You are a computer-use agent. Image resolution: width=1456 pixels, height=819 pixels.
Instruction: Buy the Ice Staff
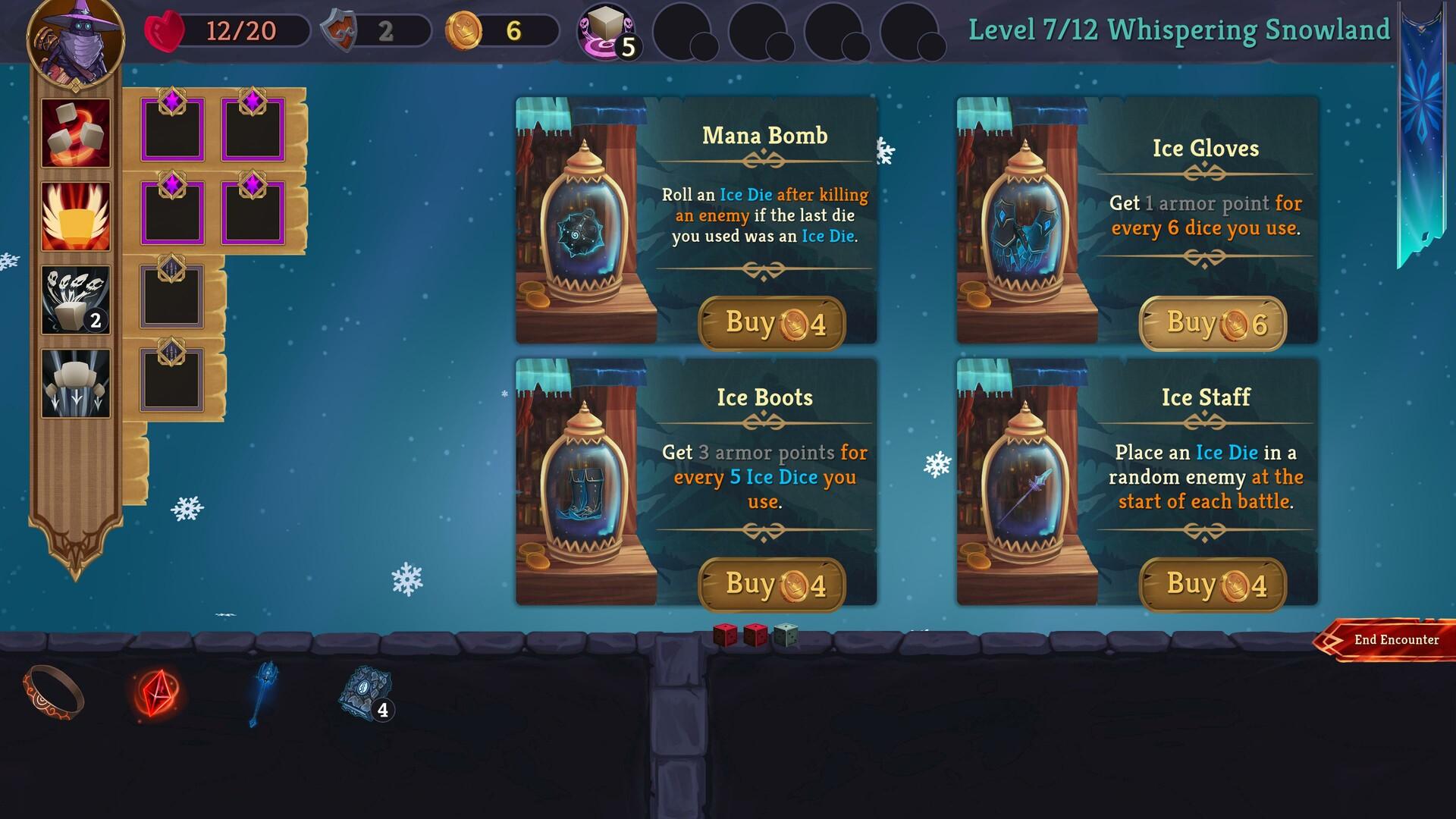(1214, 584)
